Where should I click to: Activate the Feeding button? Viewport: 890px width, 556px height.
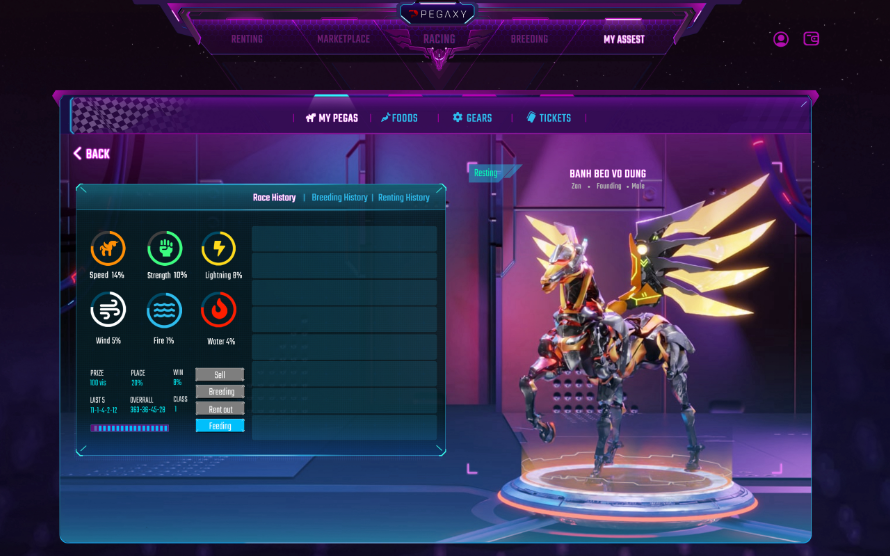click(x=220, y=426)
